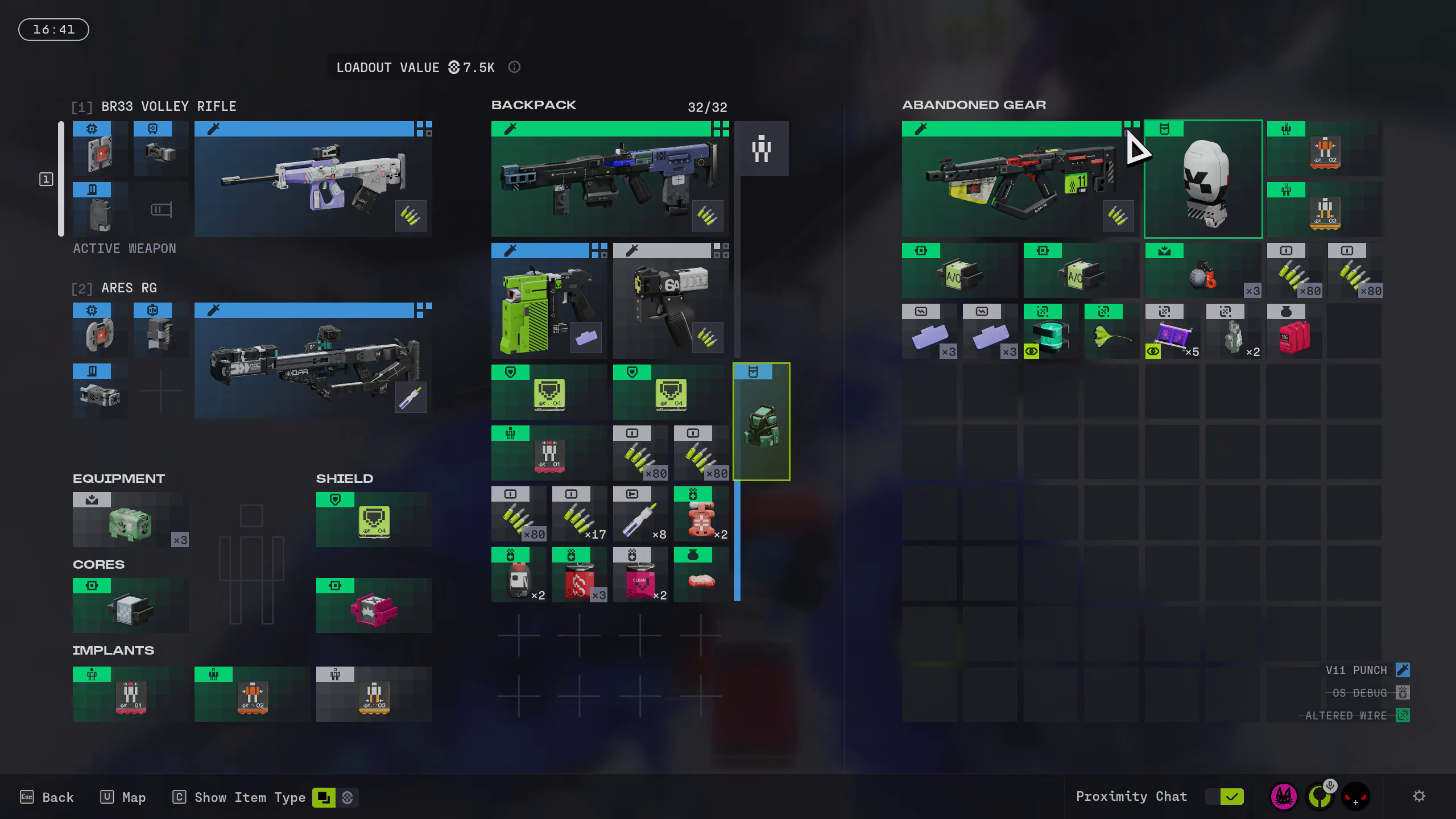Image resolution: width=1456 pixels, height=819 pixels.
Task: Select the Ares RG weapon slot
Action: [313, 361]
